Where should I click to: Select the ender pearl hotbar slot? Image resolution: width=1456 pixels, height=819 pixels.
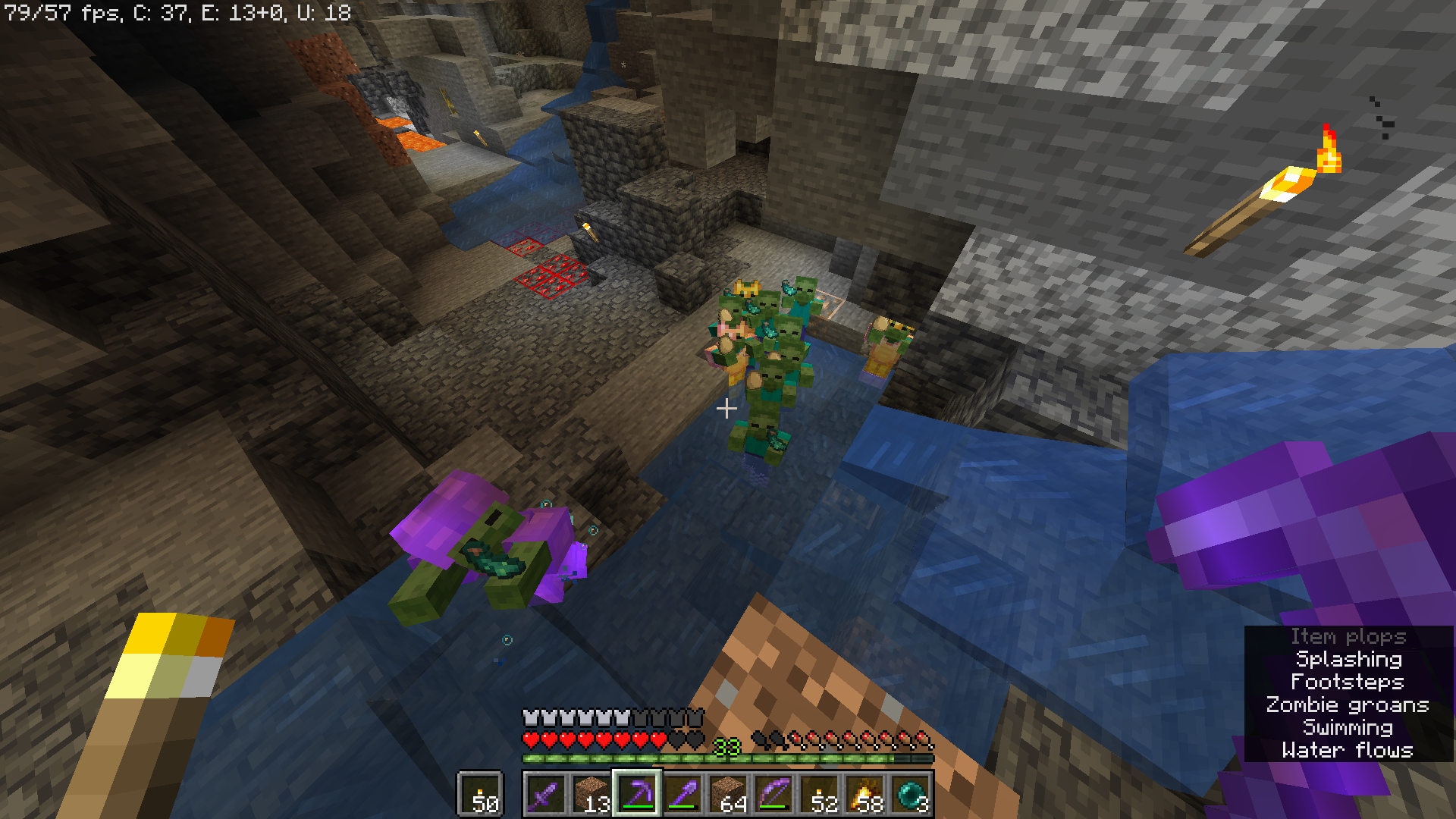pyautogui.click(x=910, y=795)
